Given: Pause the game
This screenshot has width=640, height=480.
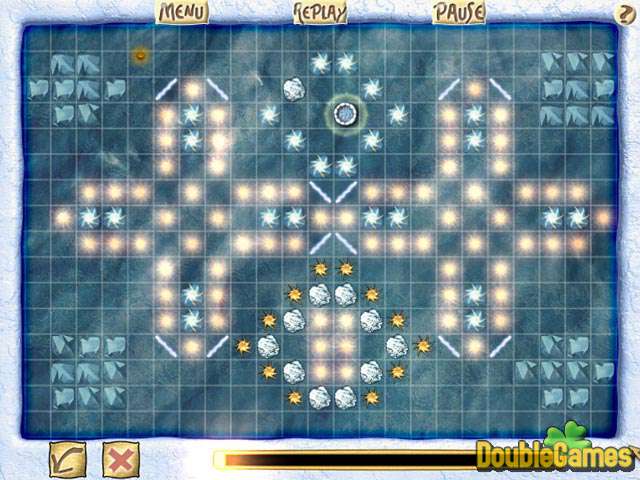Looking at the screenshot, I should click(458, 12).
